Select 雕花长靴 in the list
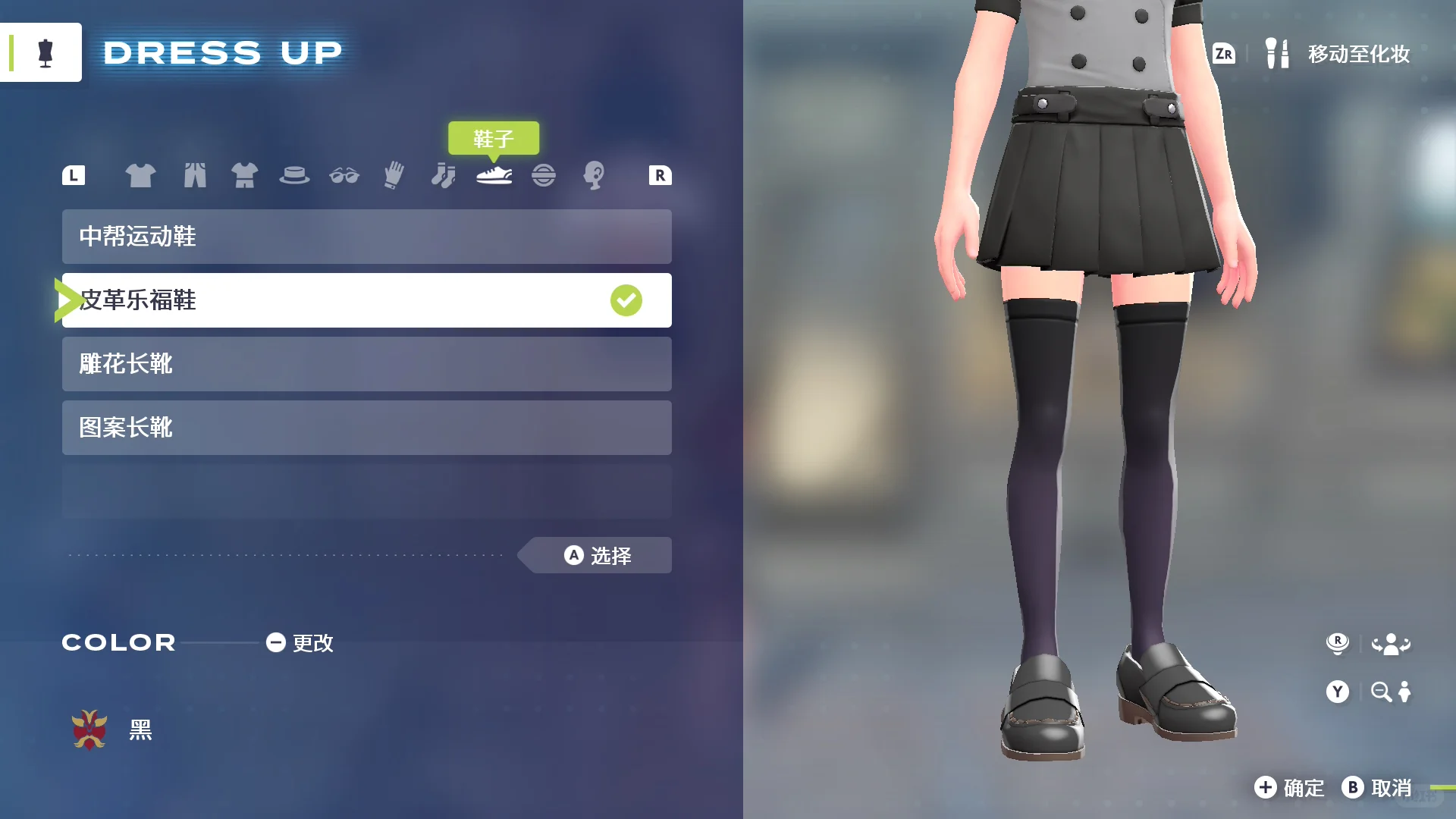This screenshot has width=1456, height=819. point(366,364)
